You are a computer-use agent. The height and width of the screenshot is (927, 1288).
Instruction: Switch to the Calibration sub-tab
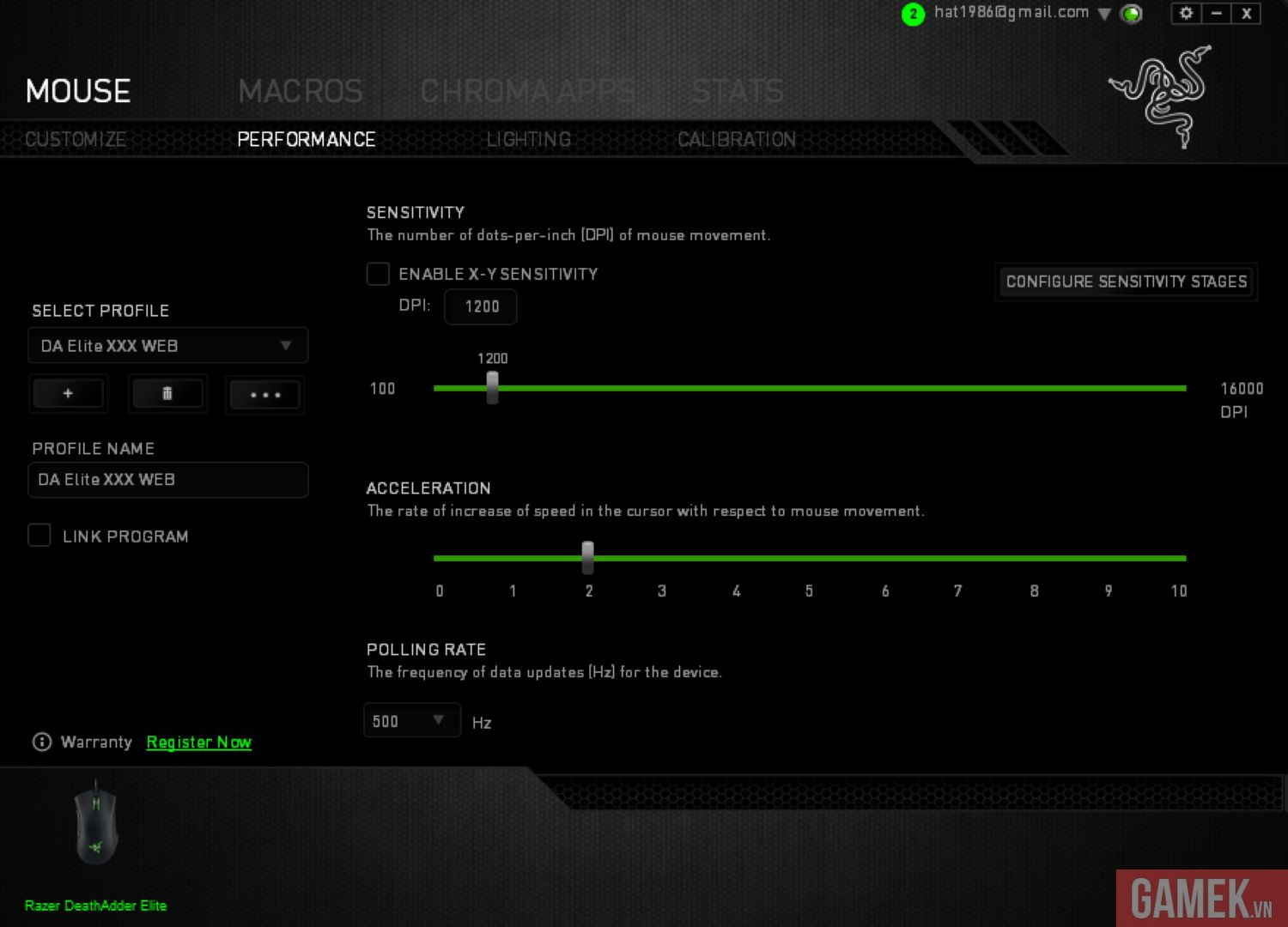click(736, 139)
